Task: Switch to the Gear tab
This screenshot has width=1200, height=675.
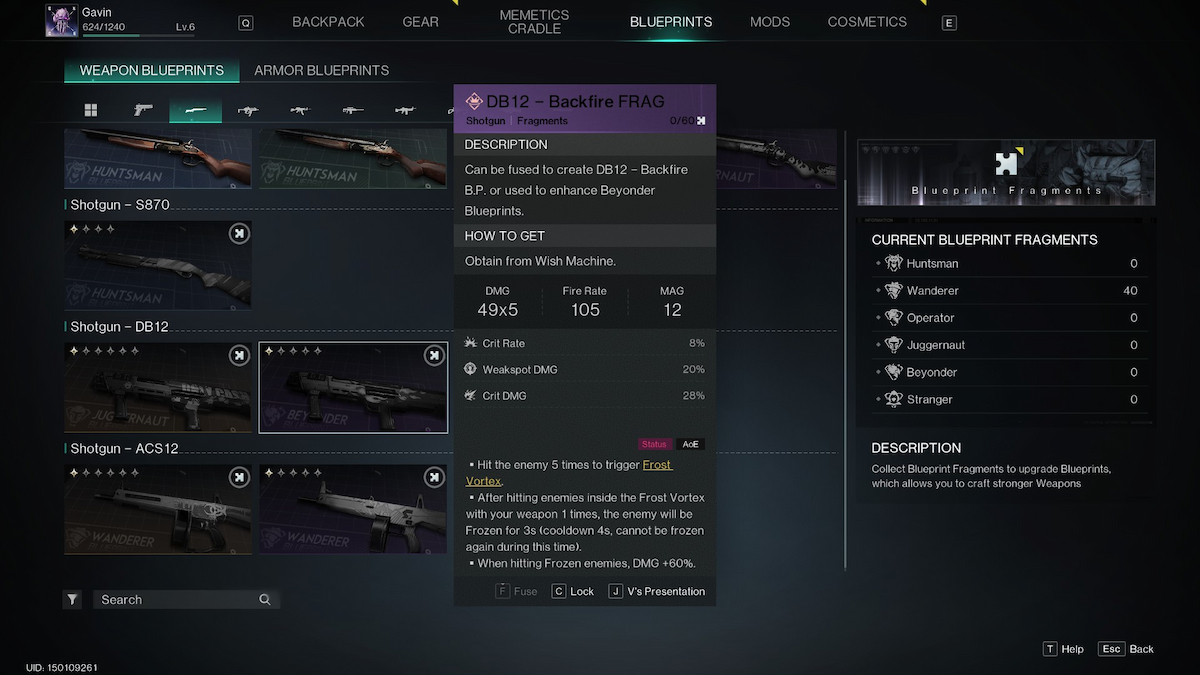Action: (420, 22)
